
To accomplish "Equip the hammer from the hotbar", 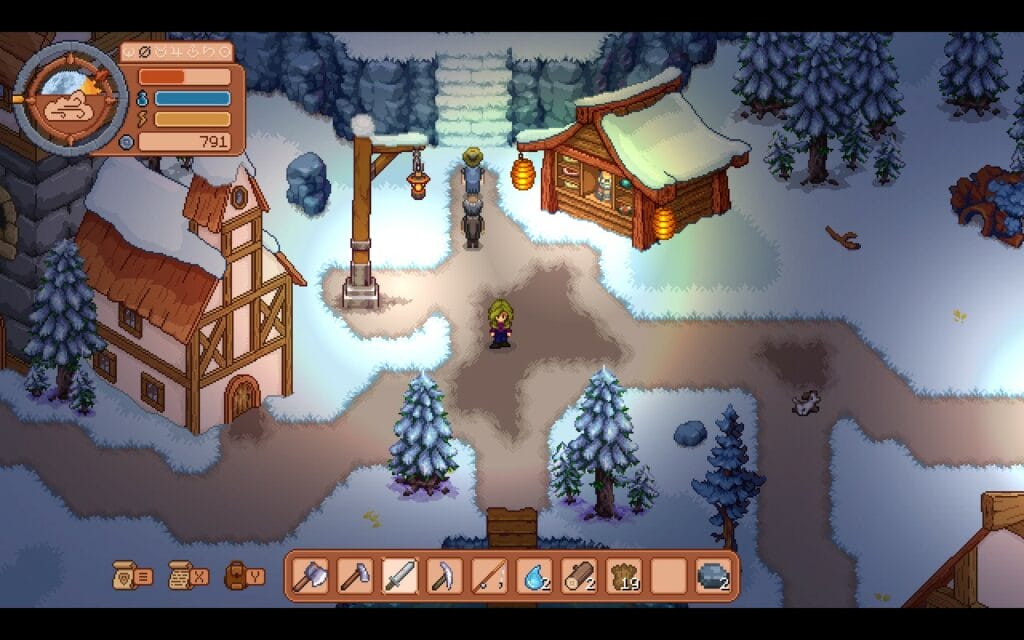I will 356,576.
